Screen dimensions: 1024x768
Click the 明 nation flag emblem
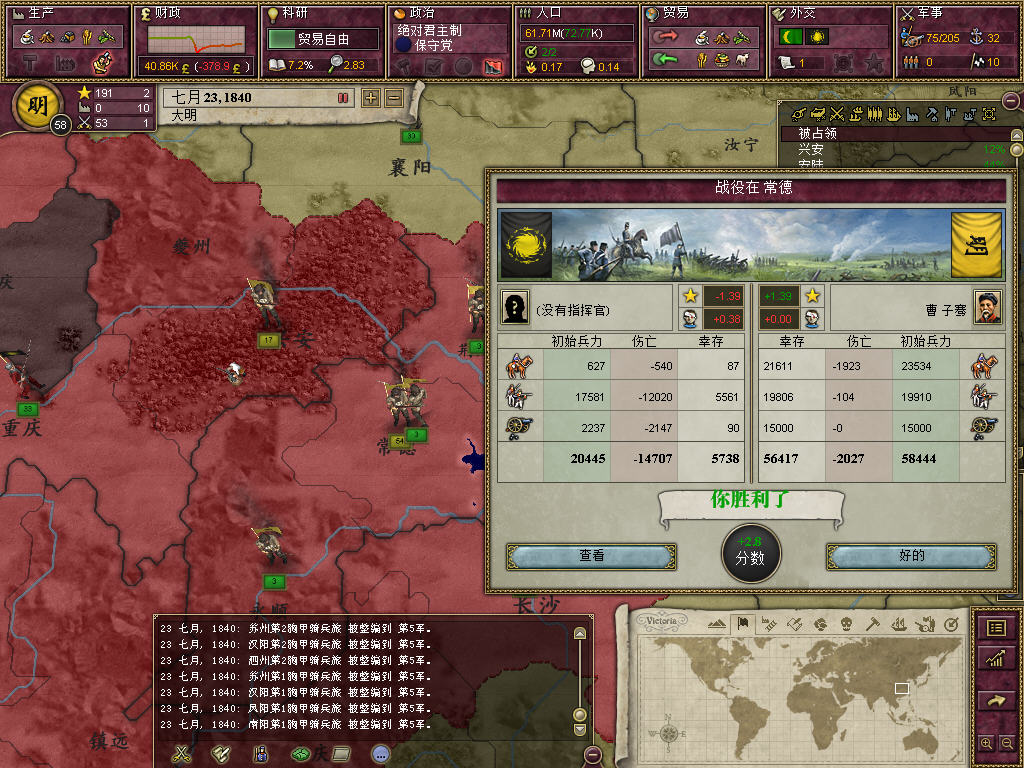37,106
